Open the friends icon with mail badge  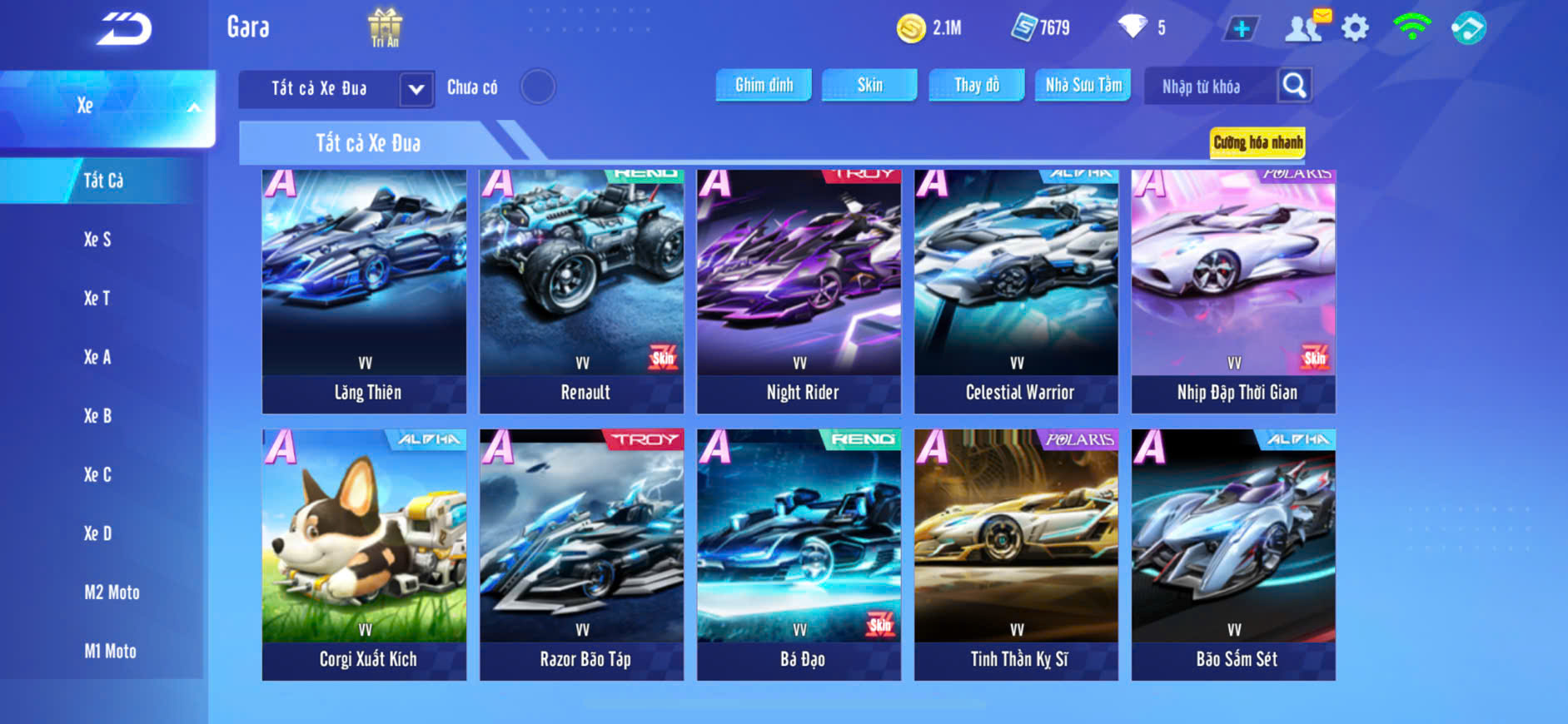click(x=1305, y=28)
